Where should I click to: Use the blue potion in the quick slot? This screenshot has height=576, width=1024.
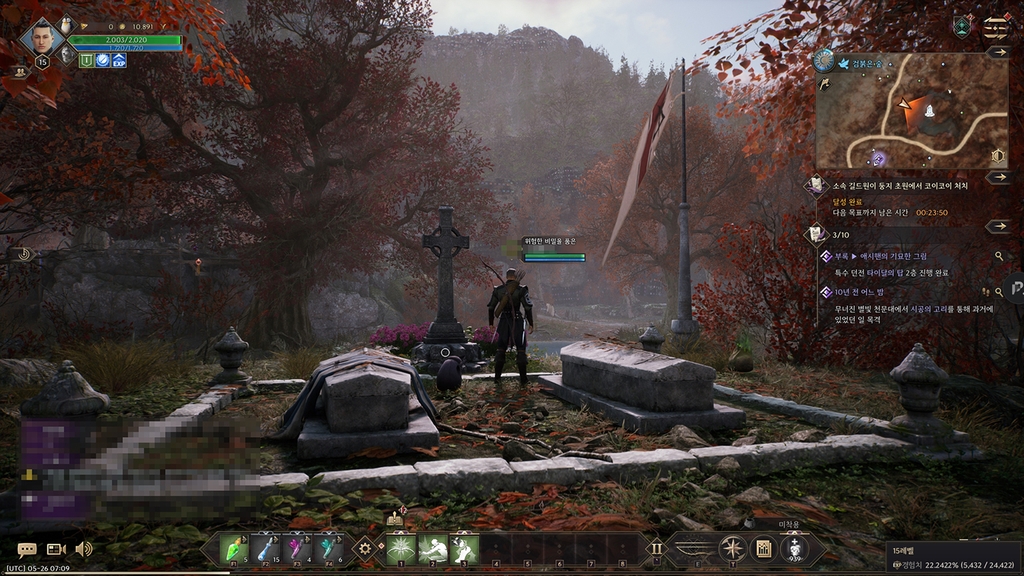[264, 548]
